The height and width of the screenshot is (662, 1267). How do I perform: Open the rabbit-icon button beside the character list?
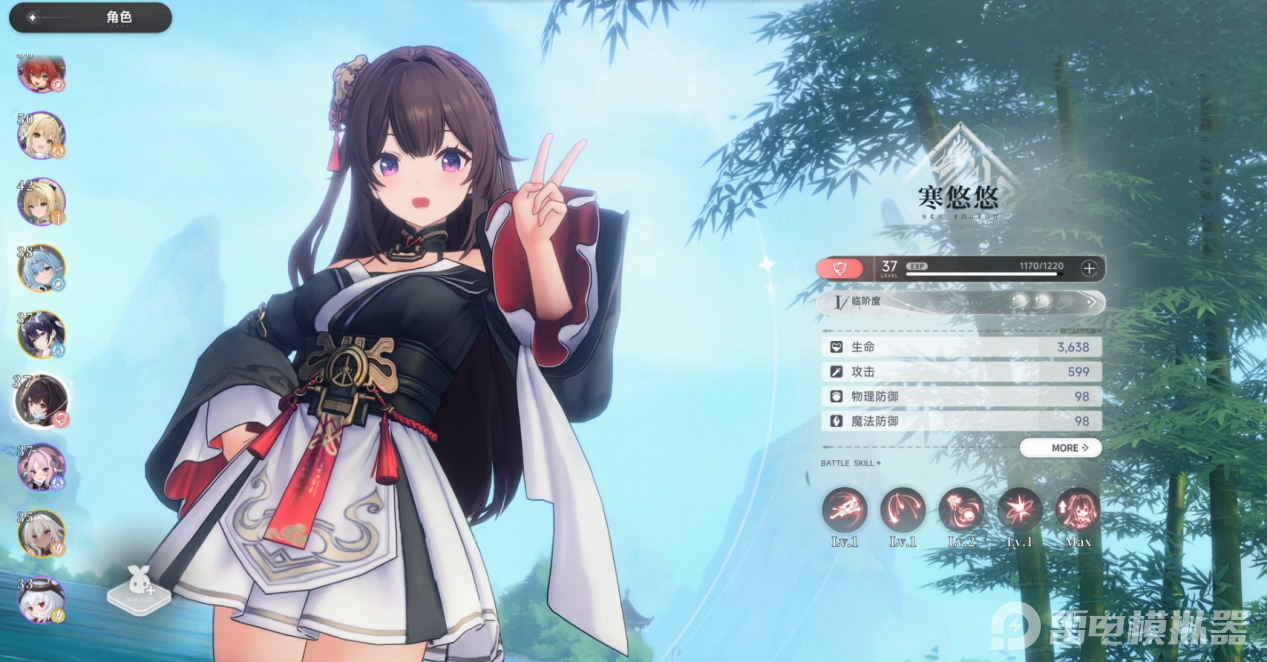[x=138, y=590]
